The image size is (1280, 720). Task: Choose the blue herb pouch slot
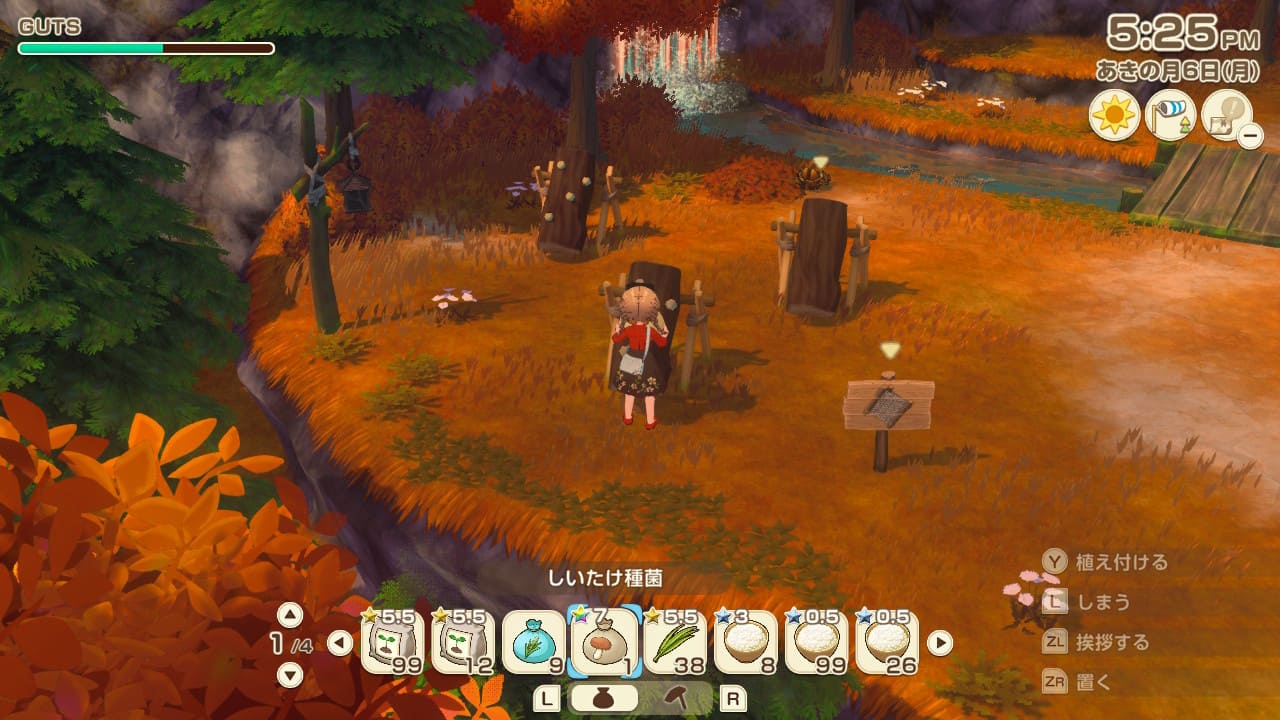pos(534,642)
